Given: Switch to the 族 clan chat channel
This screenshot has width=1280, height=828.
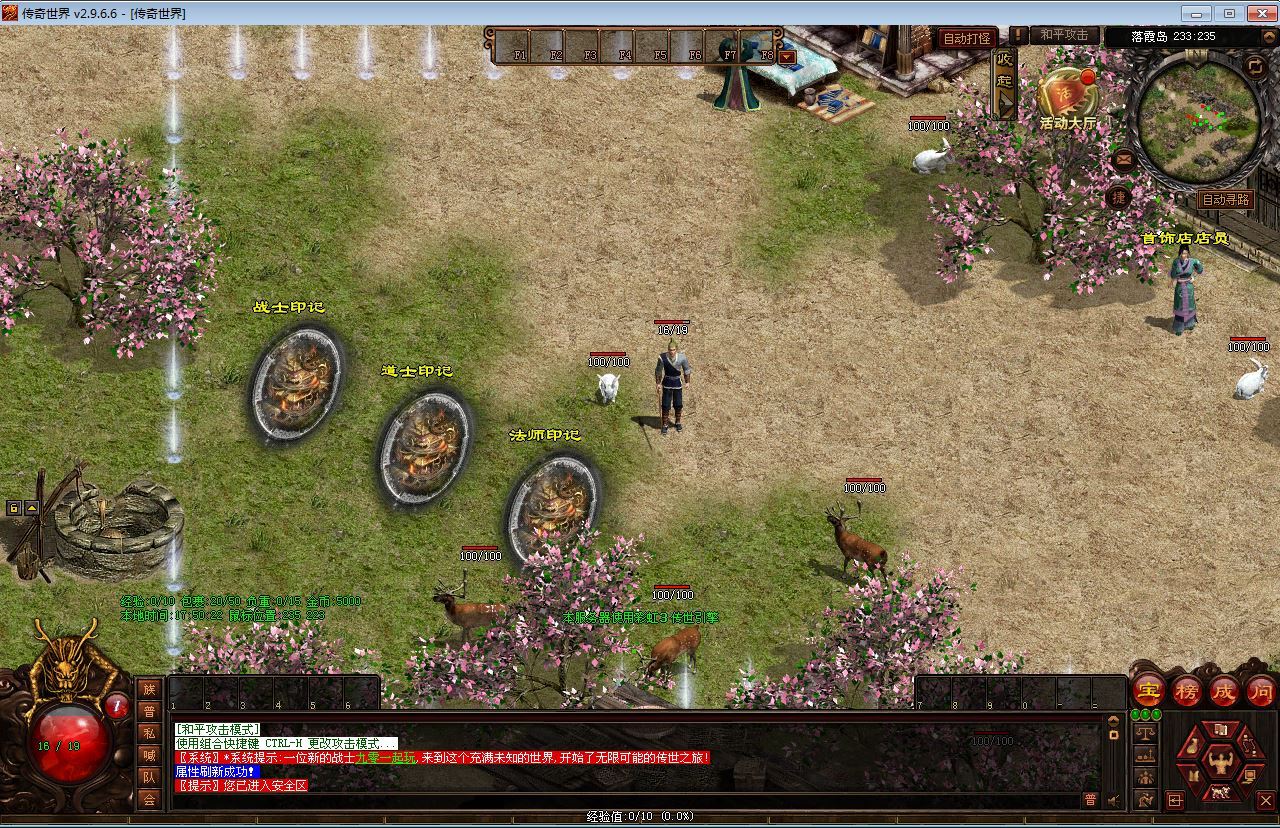Looking at the screenshot, I should pyautogui.click(x=149, y=688).
